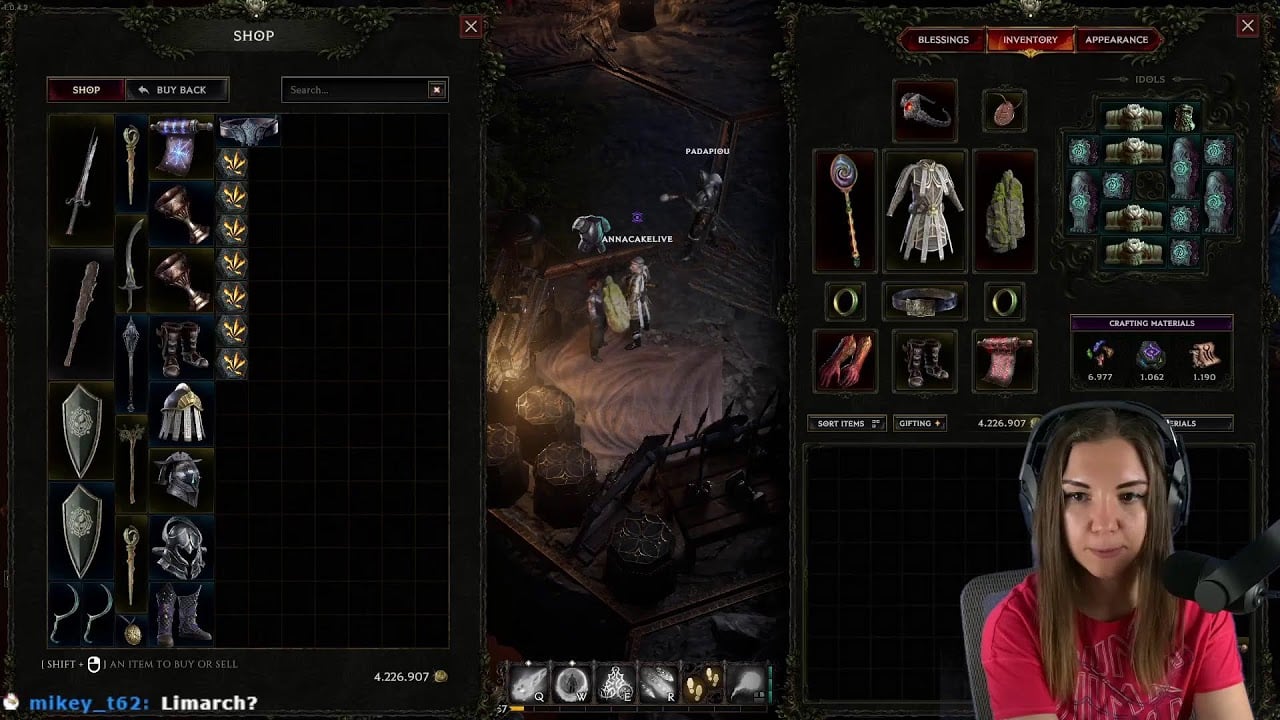Select the glowing blue scroll shop item
The width and height of the screenshot is (1280, 720).
181,146
